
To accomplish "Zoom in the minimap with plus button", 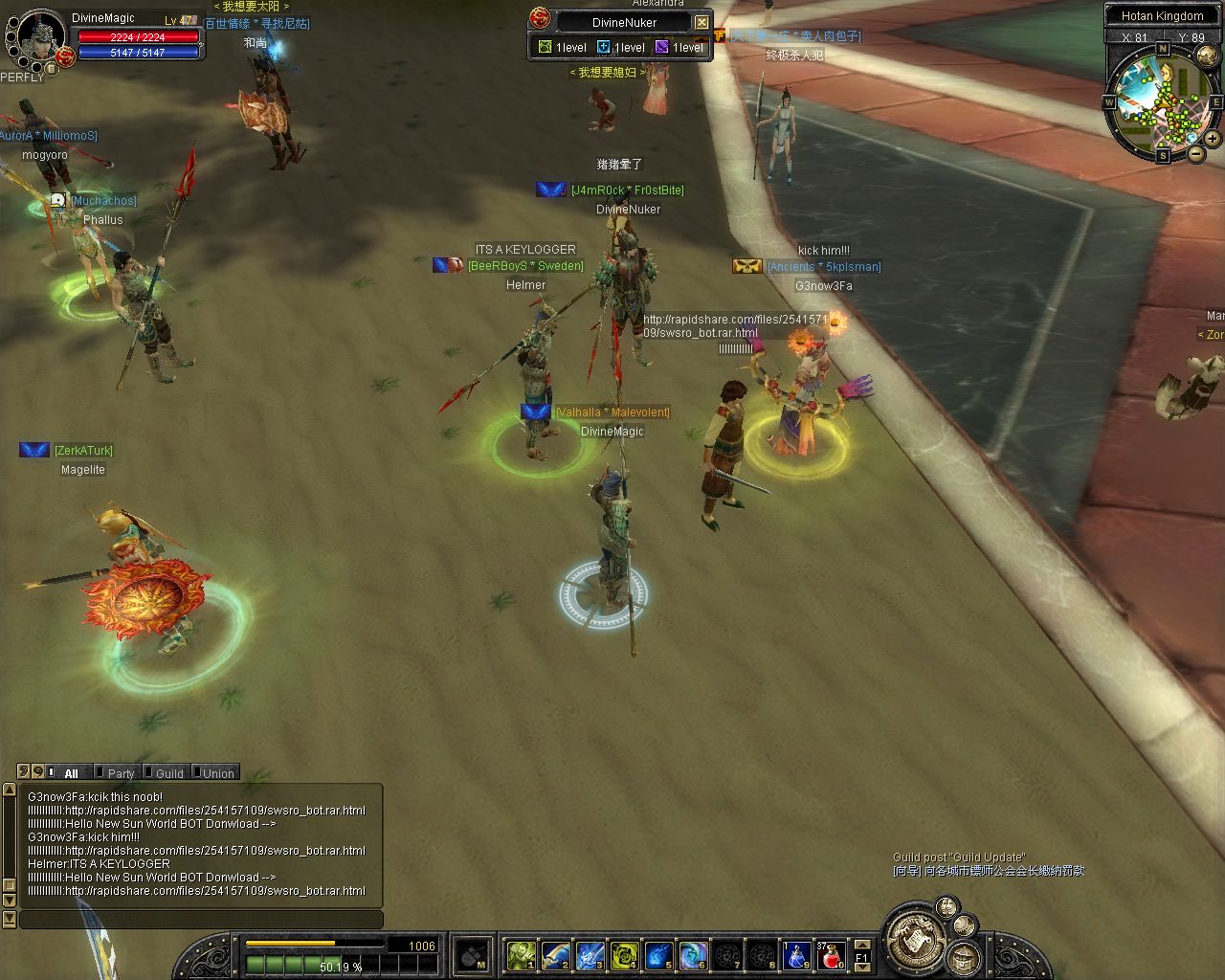I will tap(1212, 139).
